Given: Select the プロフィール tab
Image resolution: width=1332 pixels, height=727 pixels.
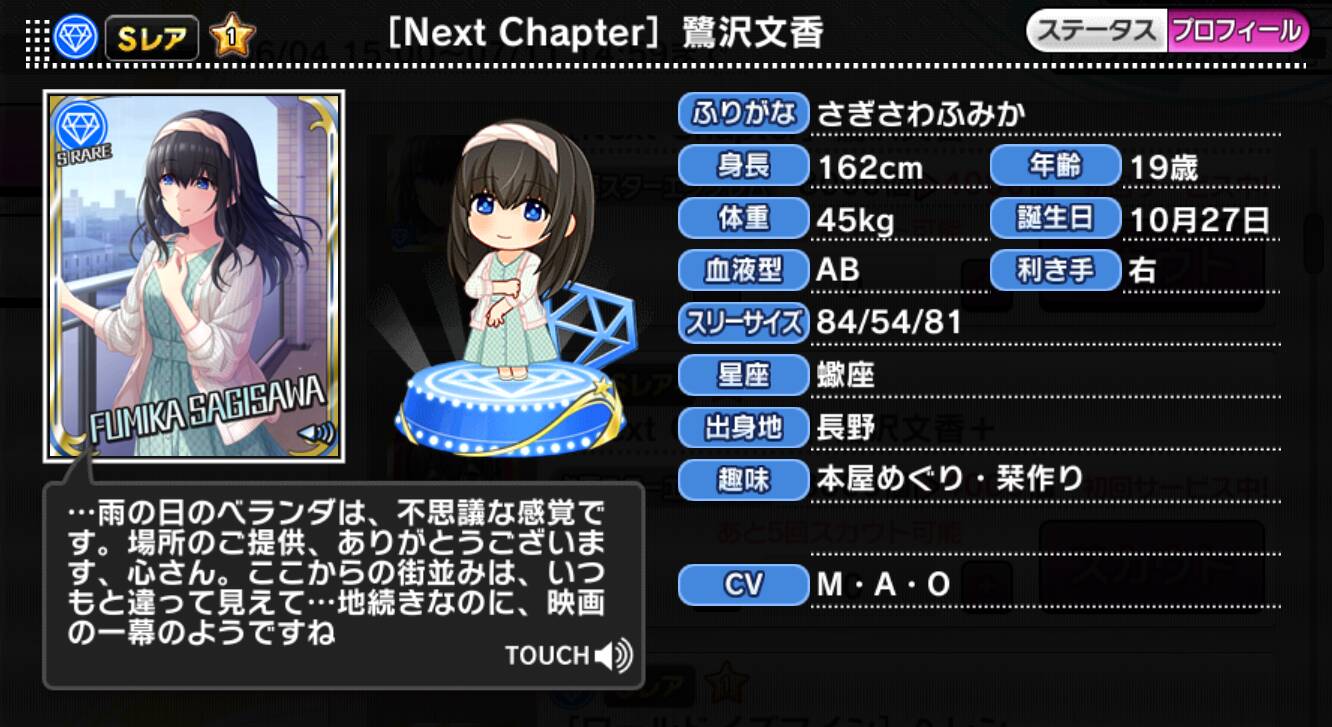Looking at the screenshot, I should pos(1237,31).
